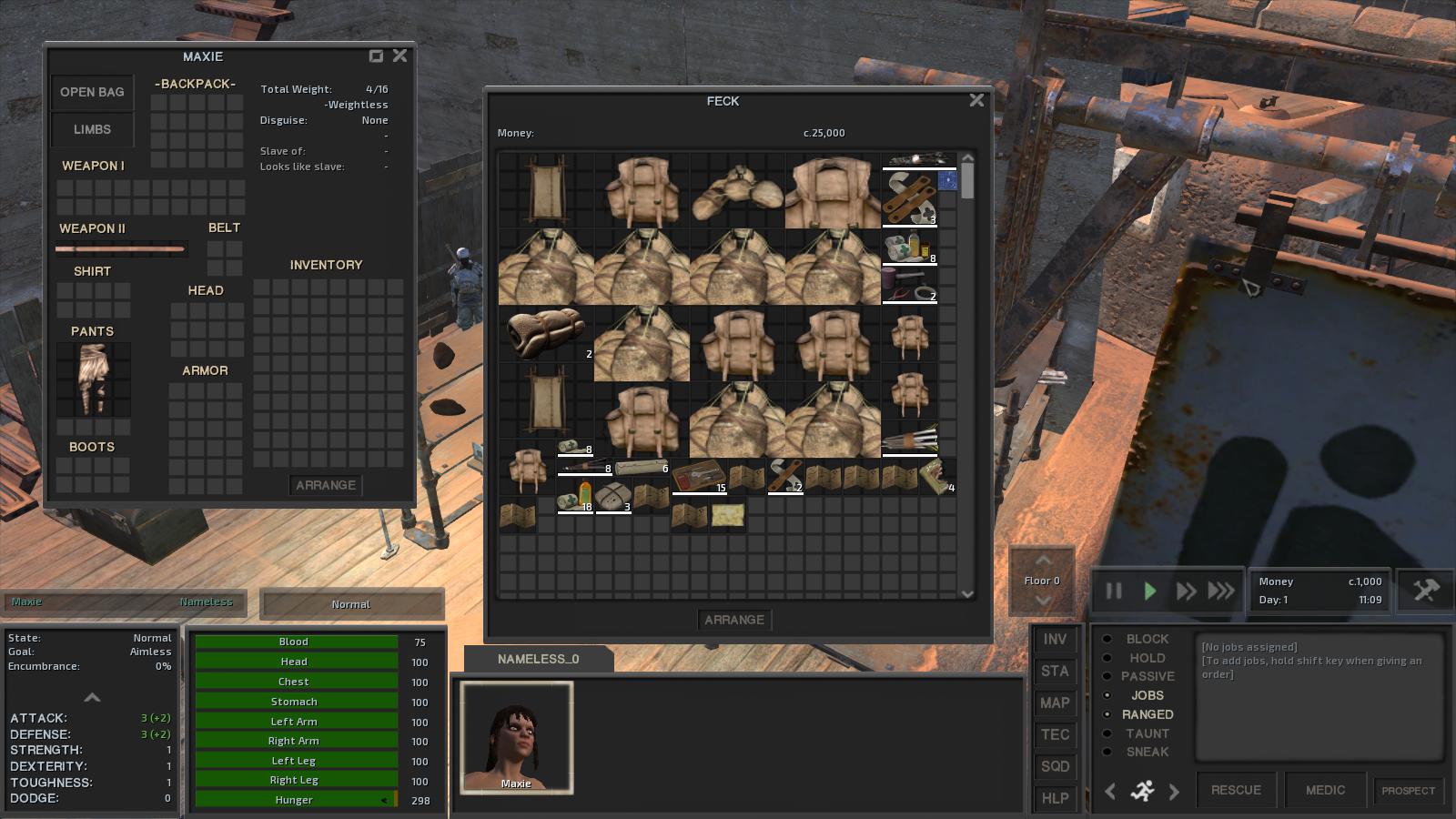1456x819 pixels.
Task: Click the Hunger bar showing 298
Action: pyautogui.click(x=294, y=800)
